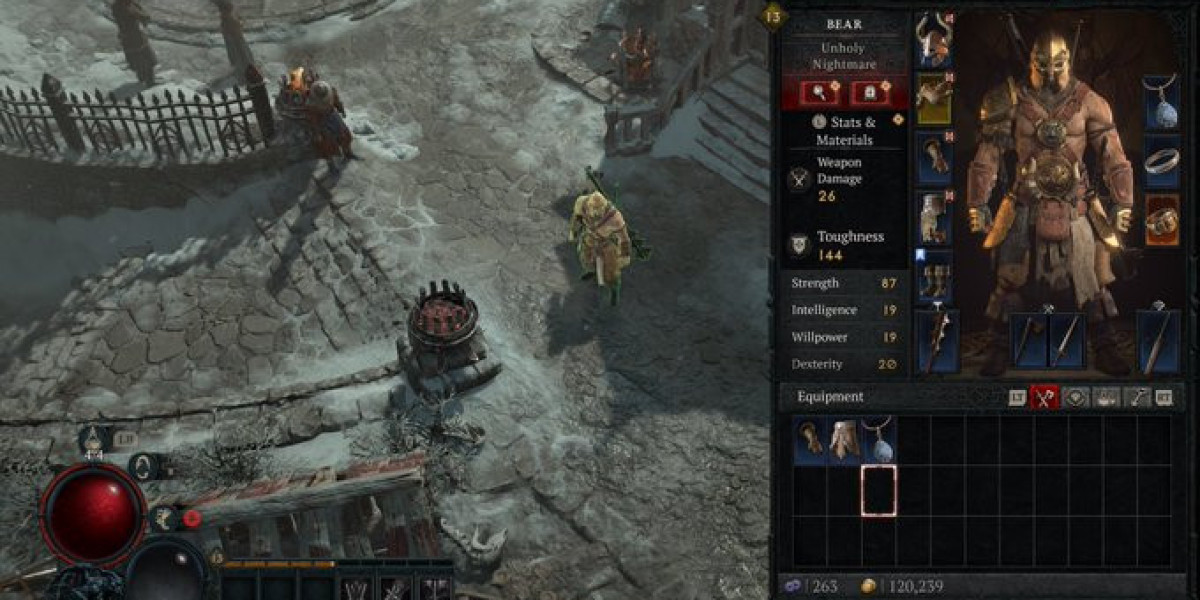Click the red magnifying glass inspect button

point(819,93)
